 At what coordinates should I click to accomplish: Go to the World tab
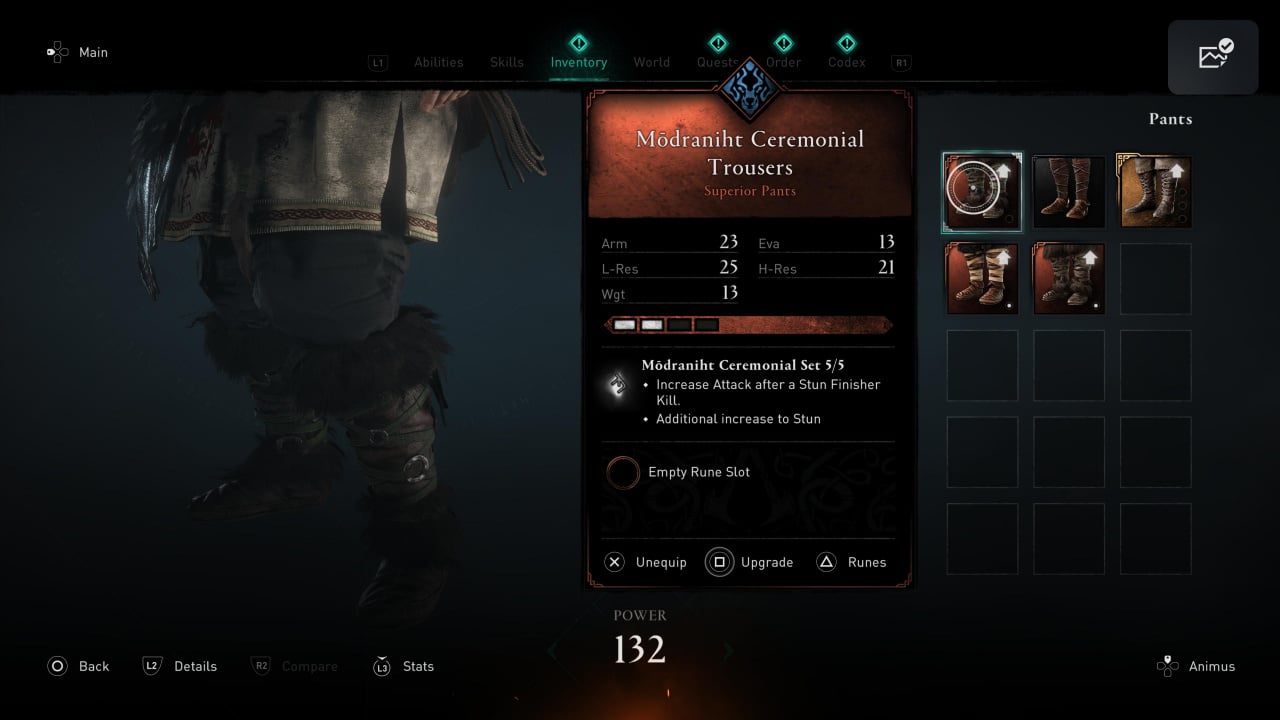[x=651, y=62]
